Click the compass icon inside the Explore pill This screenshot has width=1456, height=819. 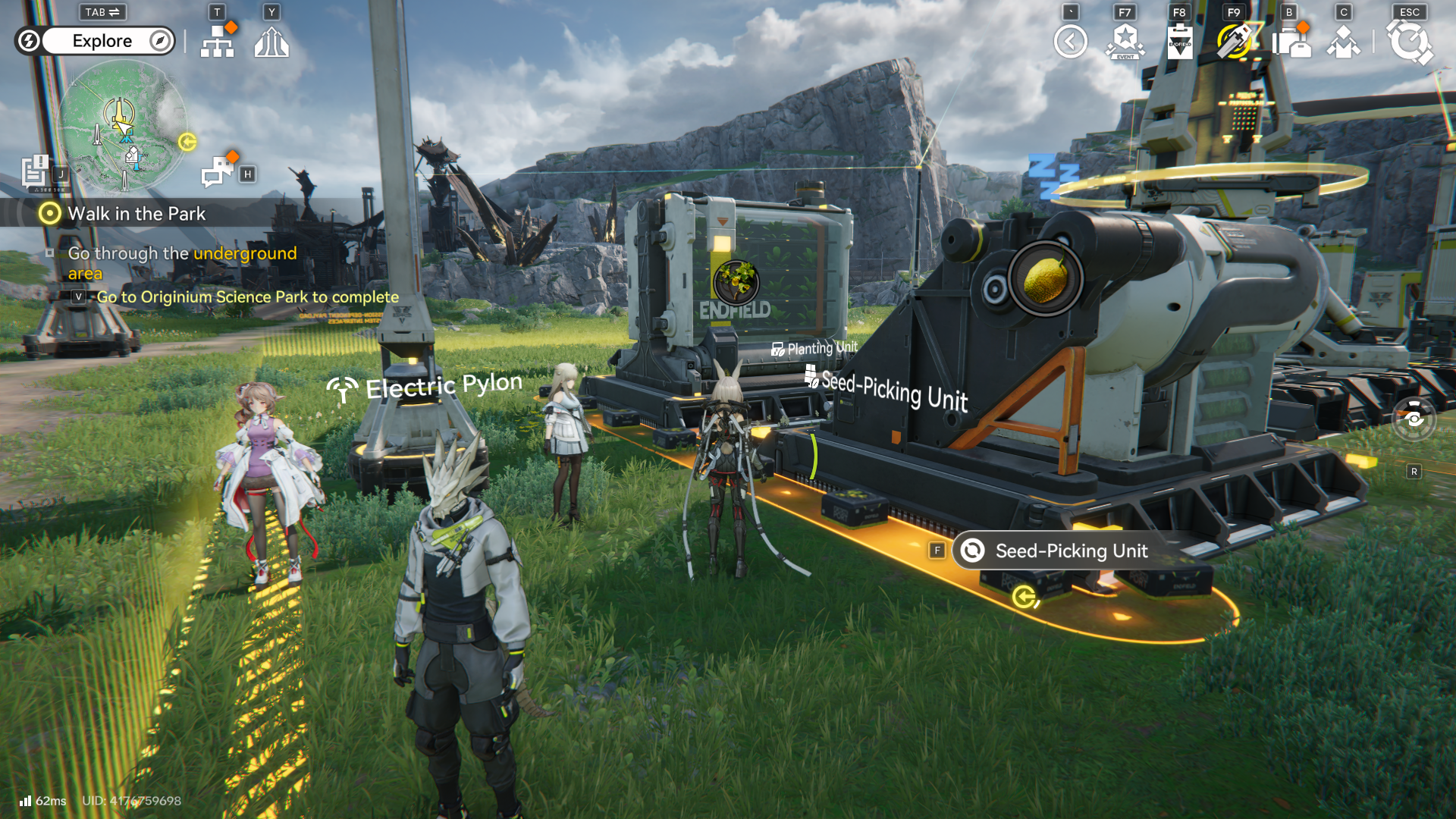tap(157, 41)
